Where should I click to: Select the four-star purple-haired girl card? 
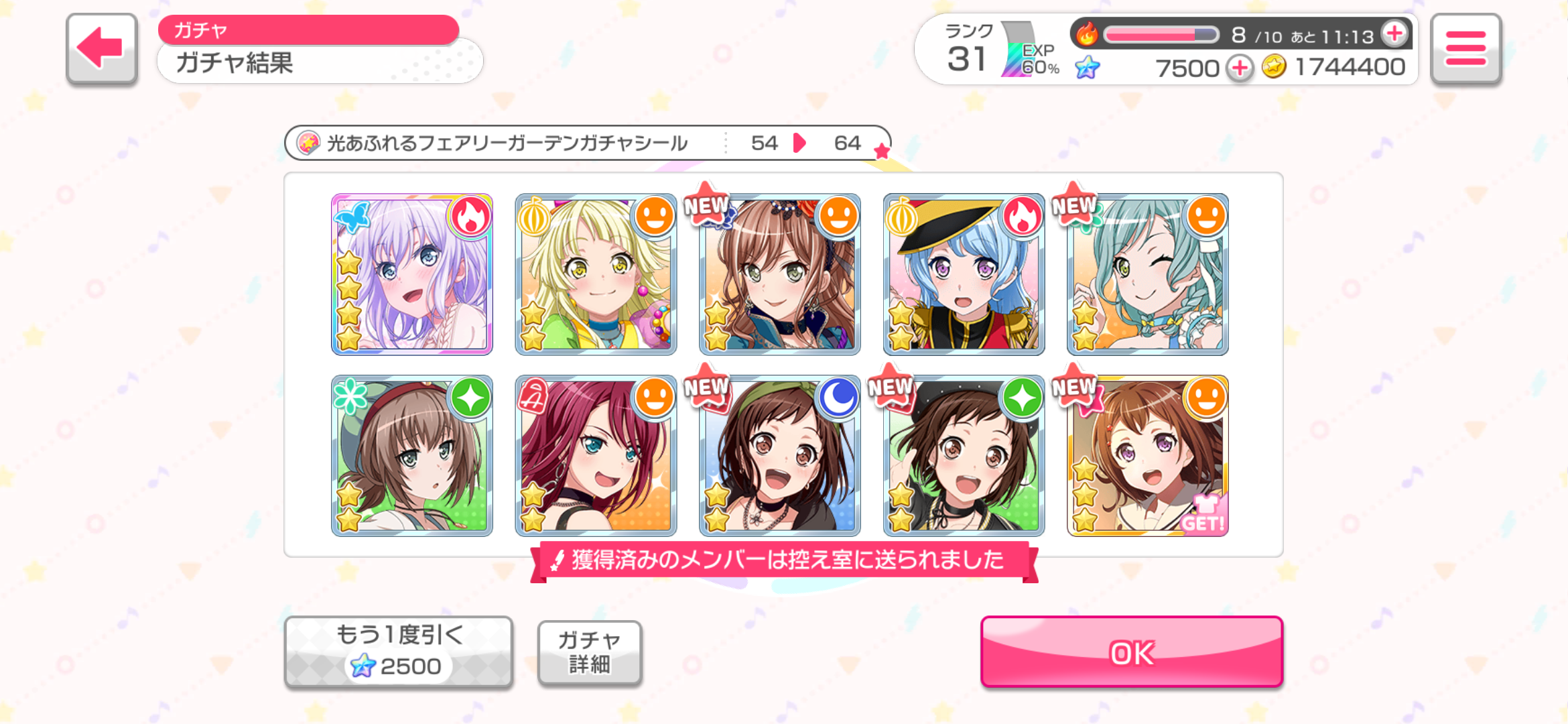click(412, 274)
